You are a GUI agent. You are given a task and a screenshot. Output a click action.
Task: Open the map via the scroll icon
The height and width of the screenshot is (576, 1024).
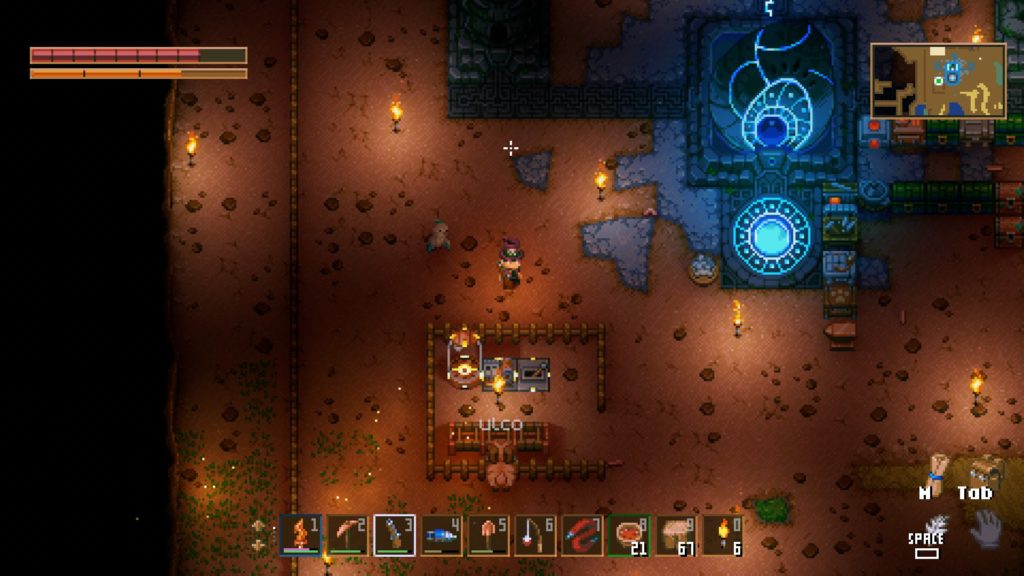tap(936, 469)
